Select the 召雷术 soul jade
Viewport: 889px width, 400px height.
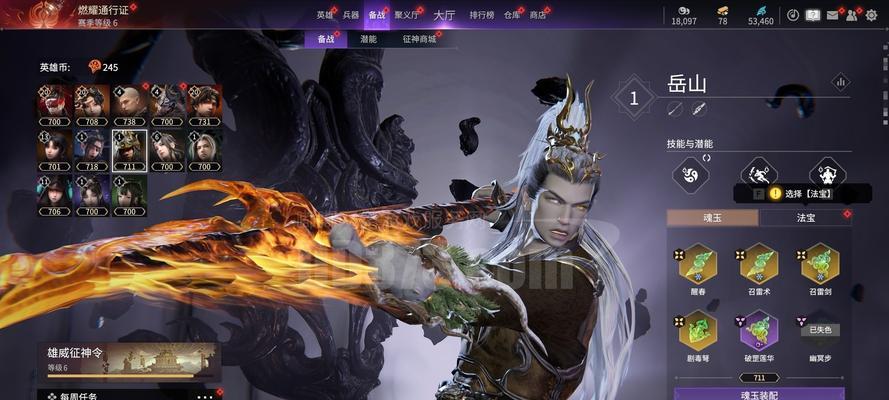[x=759, y=268]
